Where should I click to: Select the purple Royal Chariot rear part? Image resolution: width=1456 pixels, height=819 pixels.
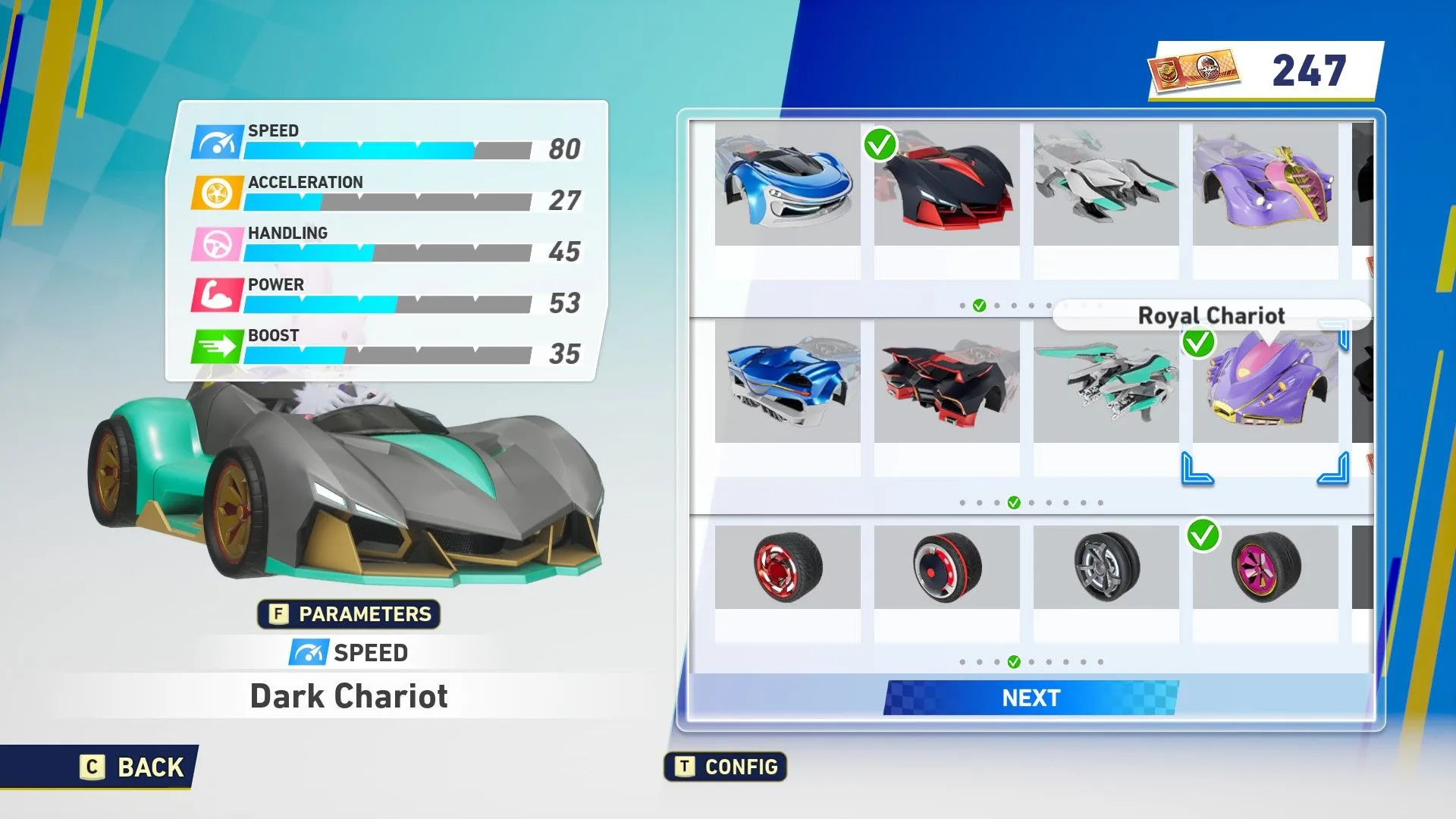point(1265,382)
